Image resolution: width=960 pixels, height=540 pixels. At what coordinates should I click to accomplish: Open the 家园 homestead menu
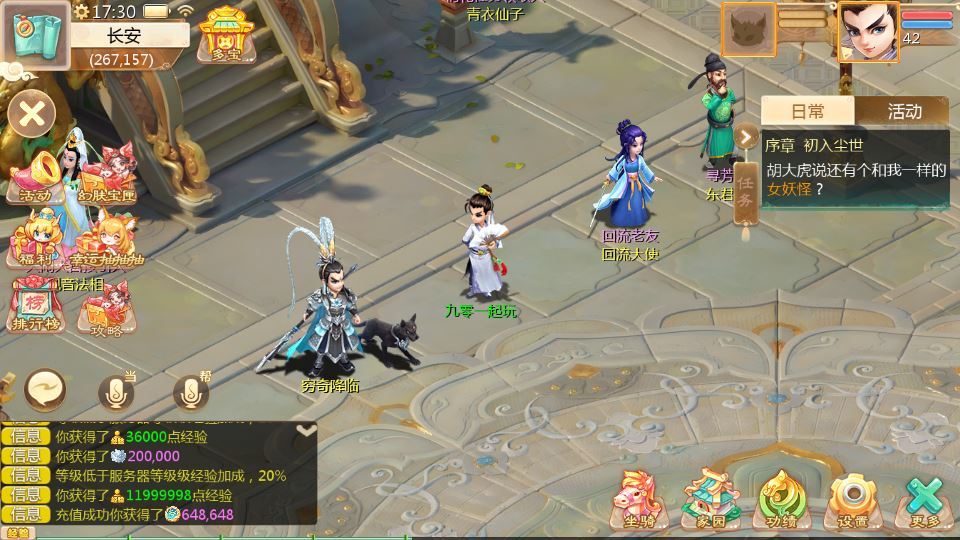710,498
